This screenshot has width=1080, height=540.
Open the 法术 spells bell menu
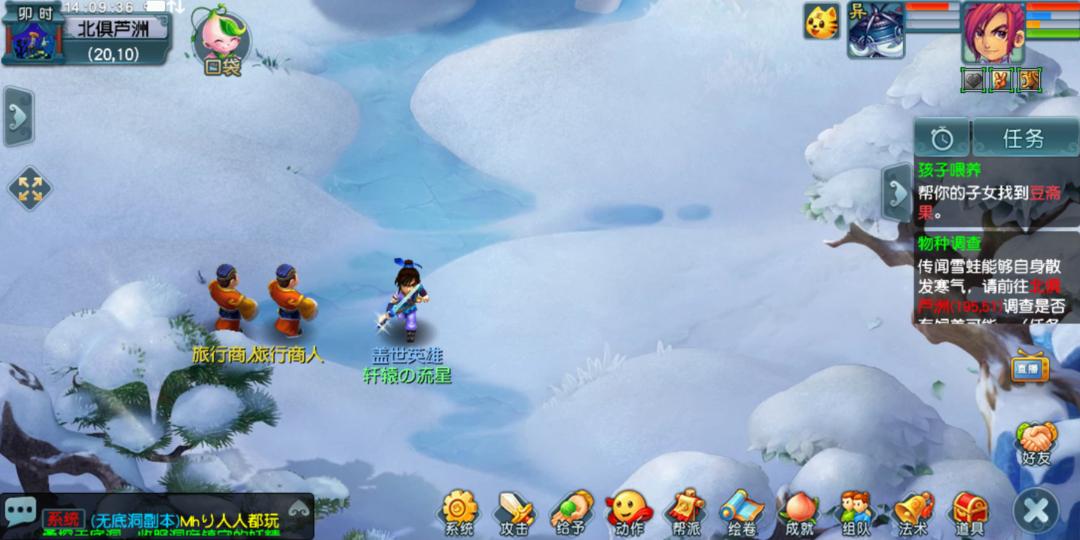coord(912,511)
